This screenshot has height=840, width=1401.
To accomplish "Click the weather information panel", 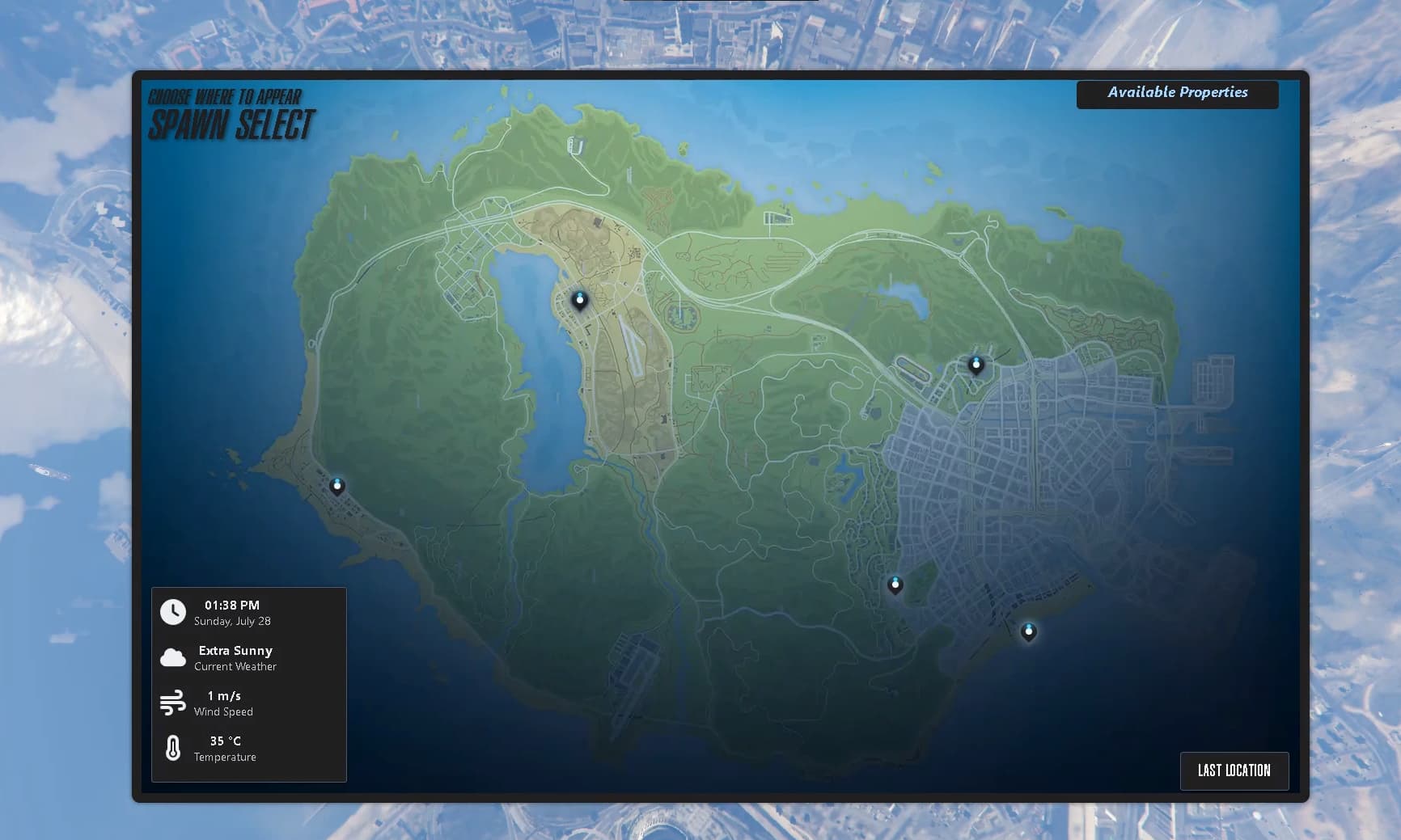I will pyautogui.click(x=249, y=683).
